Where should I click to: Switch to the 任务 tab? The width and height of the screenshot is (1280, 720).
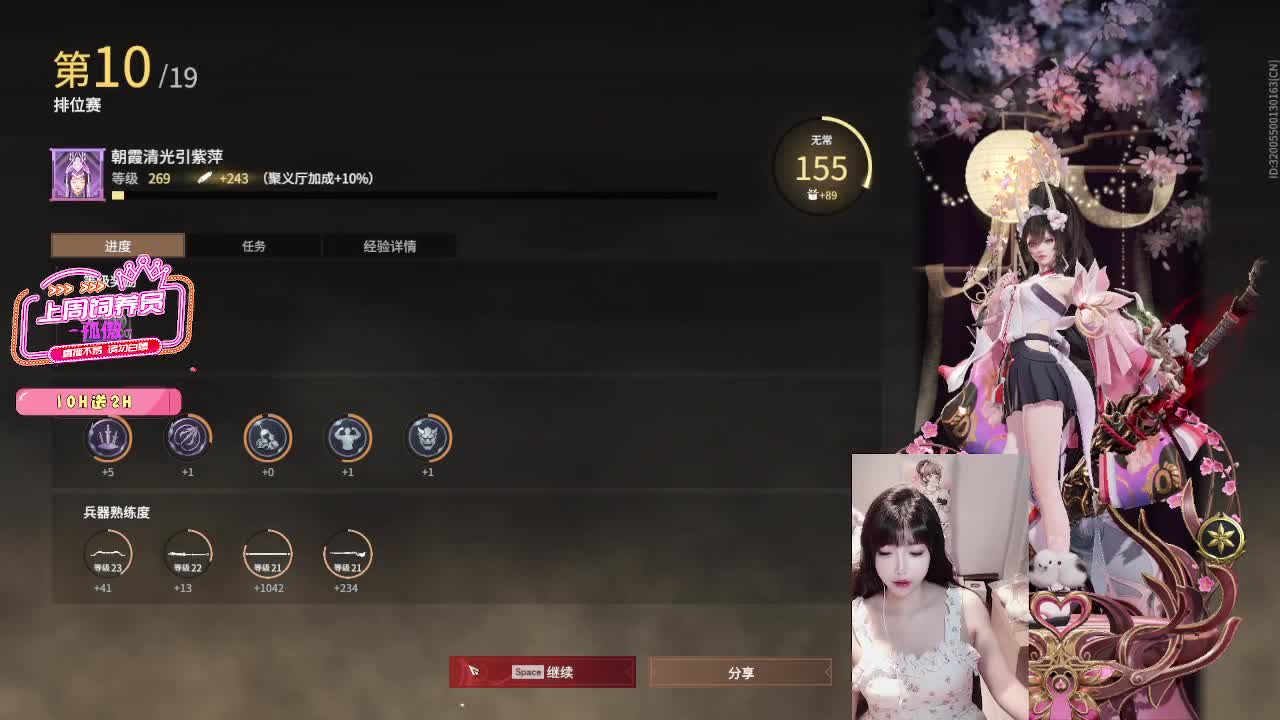pyautogui.click(x=253, y=245)
